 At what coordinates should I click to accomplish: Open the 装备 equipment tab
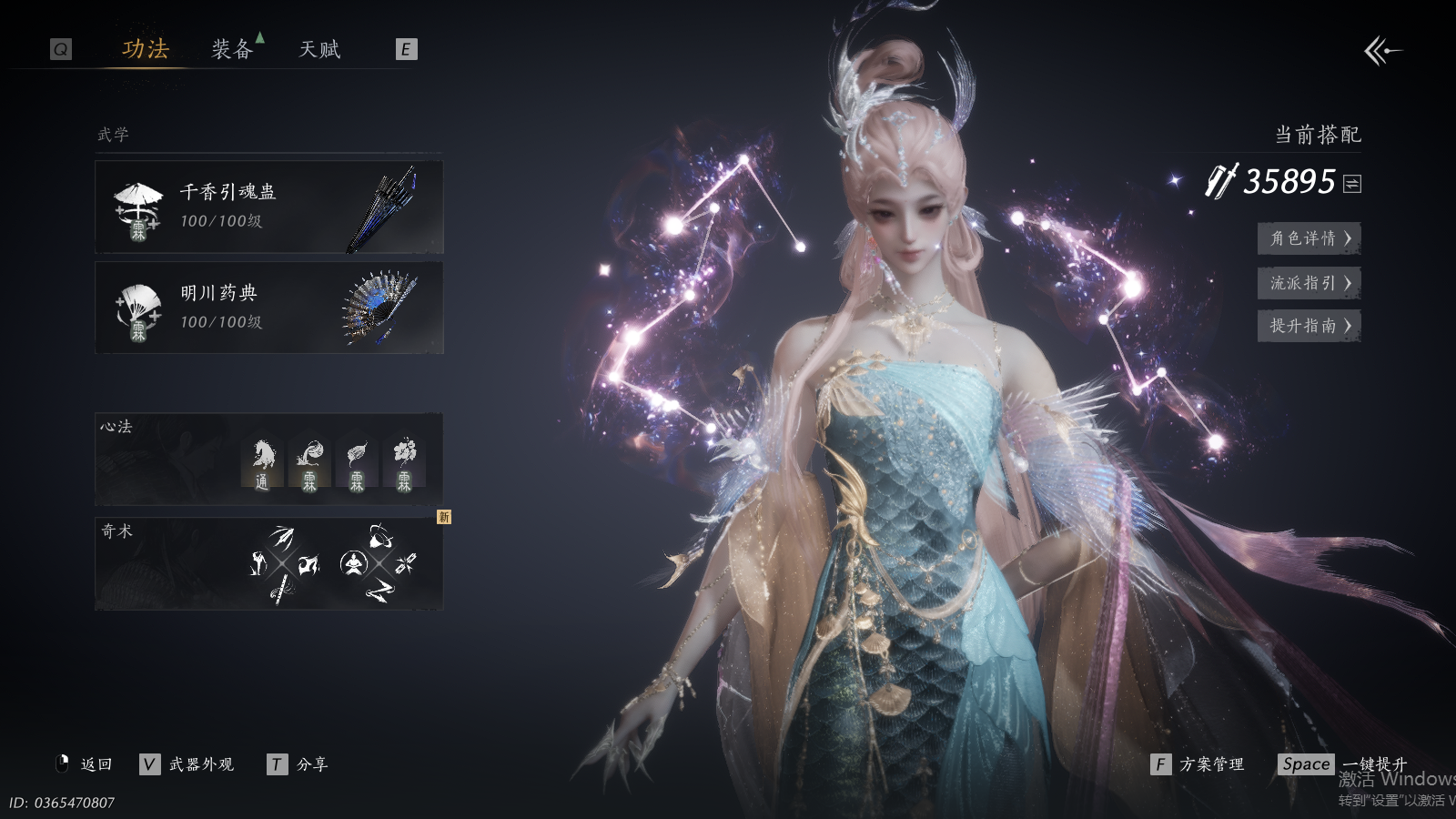[232, 49]
